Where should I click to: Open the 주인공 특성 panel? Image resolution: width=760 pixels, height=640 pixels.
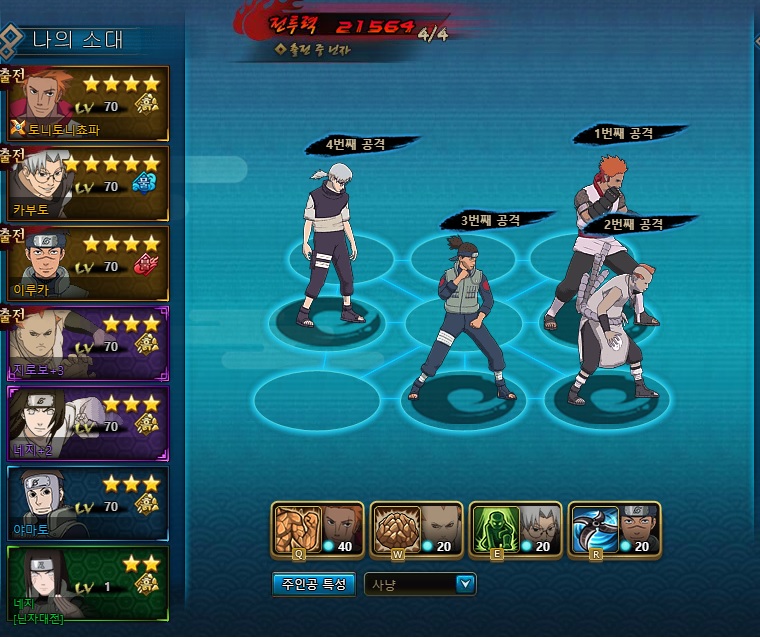point(313,584)
